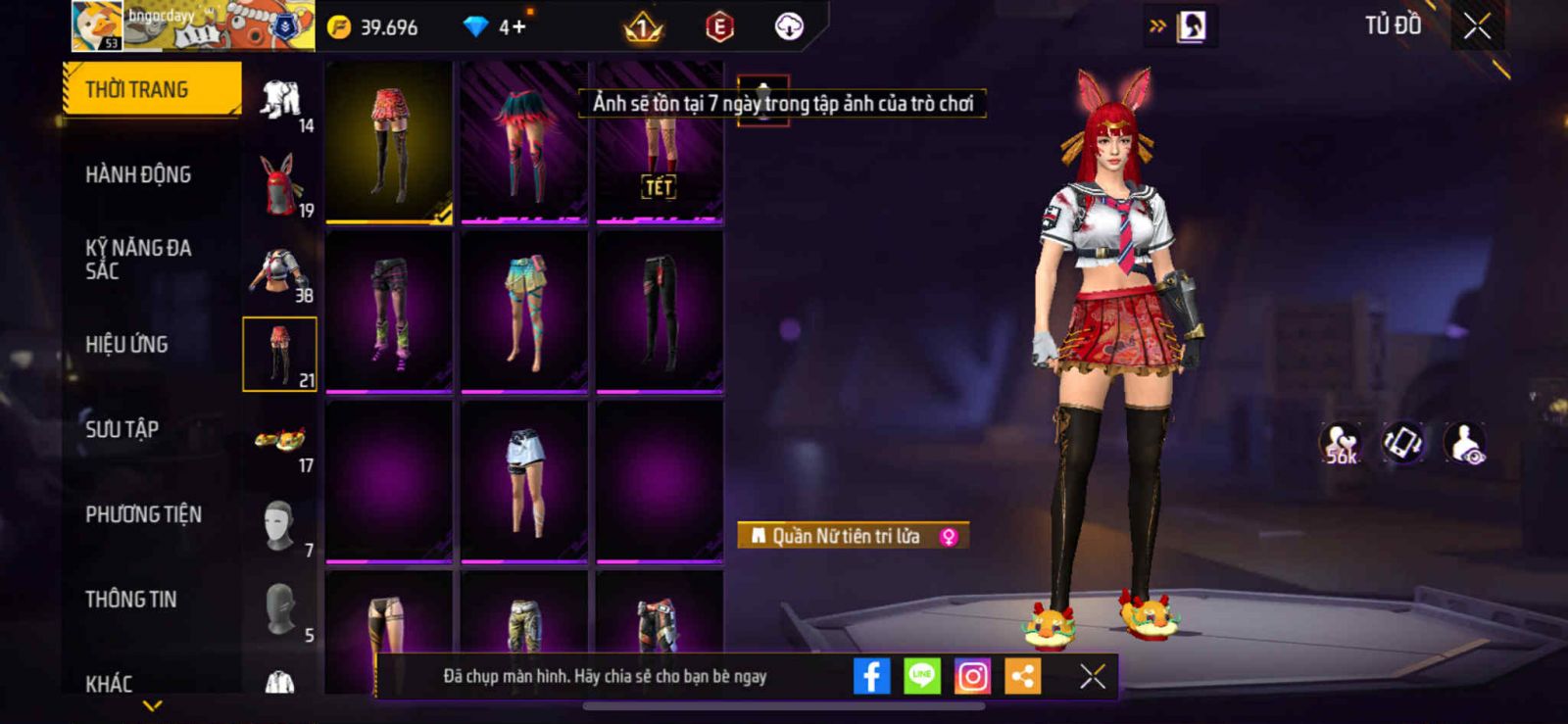
Task: Share the screenshot on Instagram
Action: 972,676
